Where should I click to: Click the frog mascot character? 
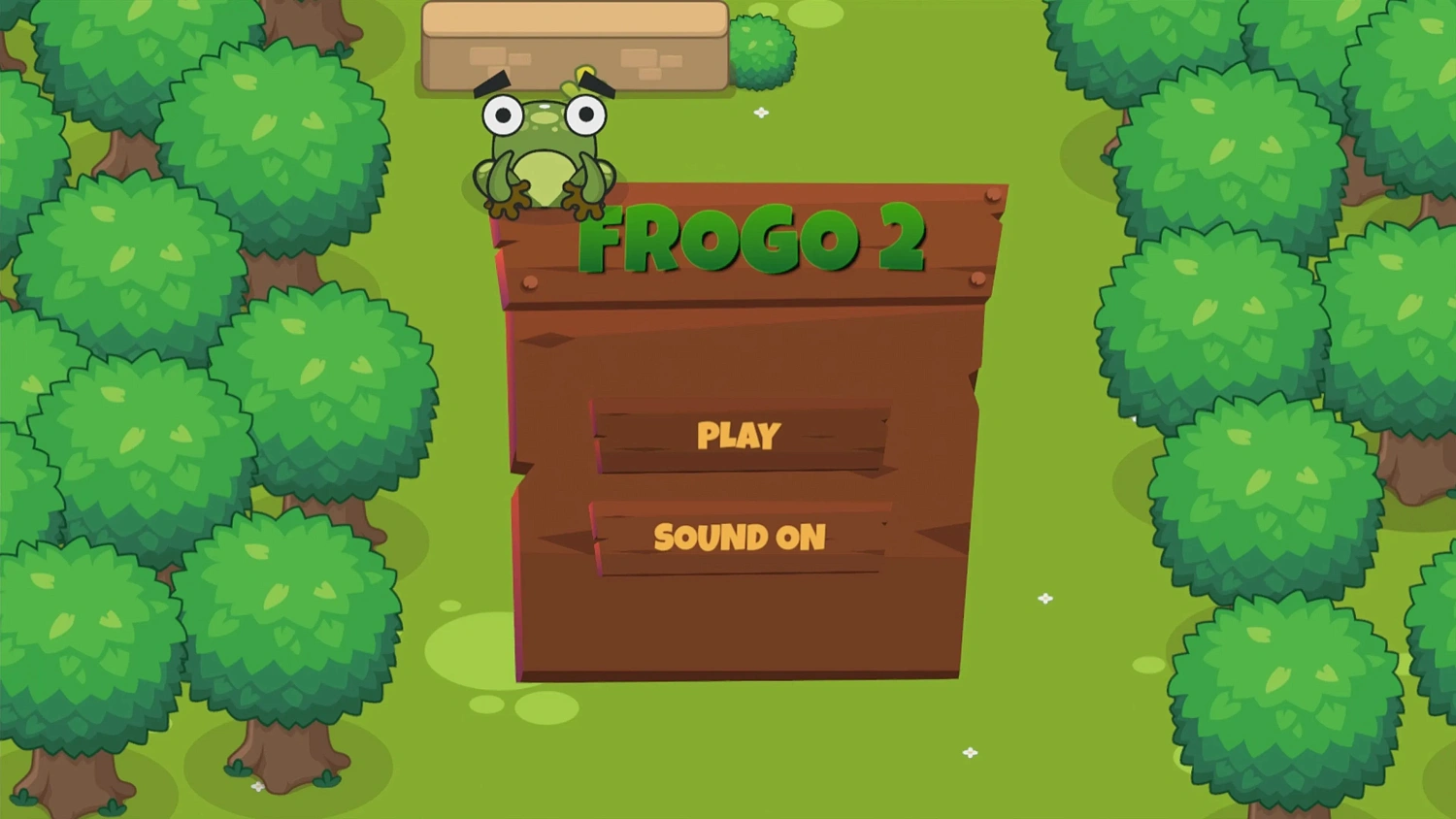click(x=544, y=146)
